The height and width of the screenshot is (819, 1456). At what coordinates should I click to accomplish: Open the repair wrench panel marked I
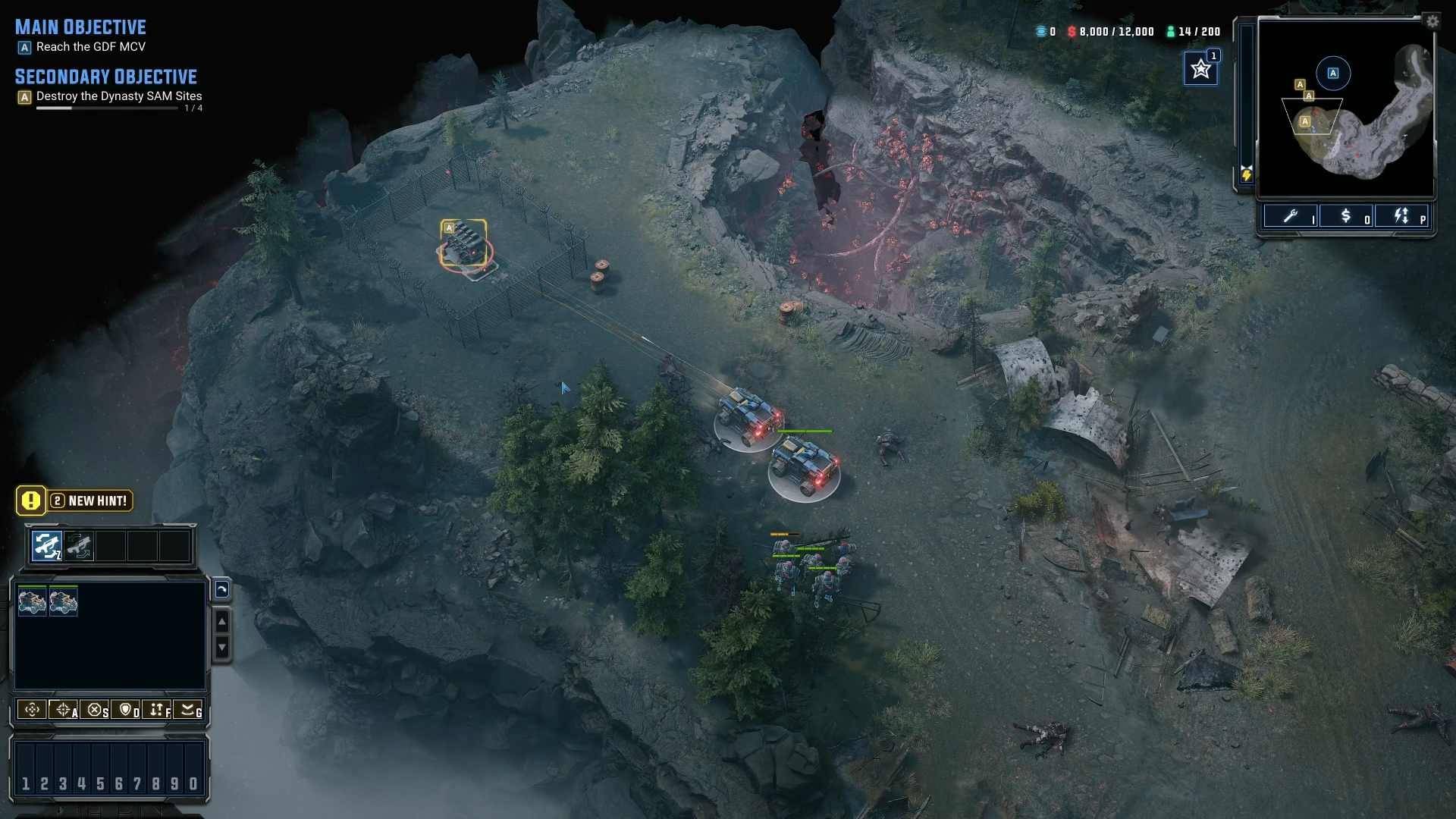1291,218
